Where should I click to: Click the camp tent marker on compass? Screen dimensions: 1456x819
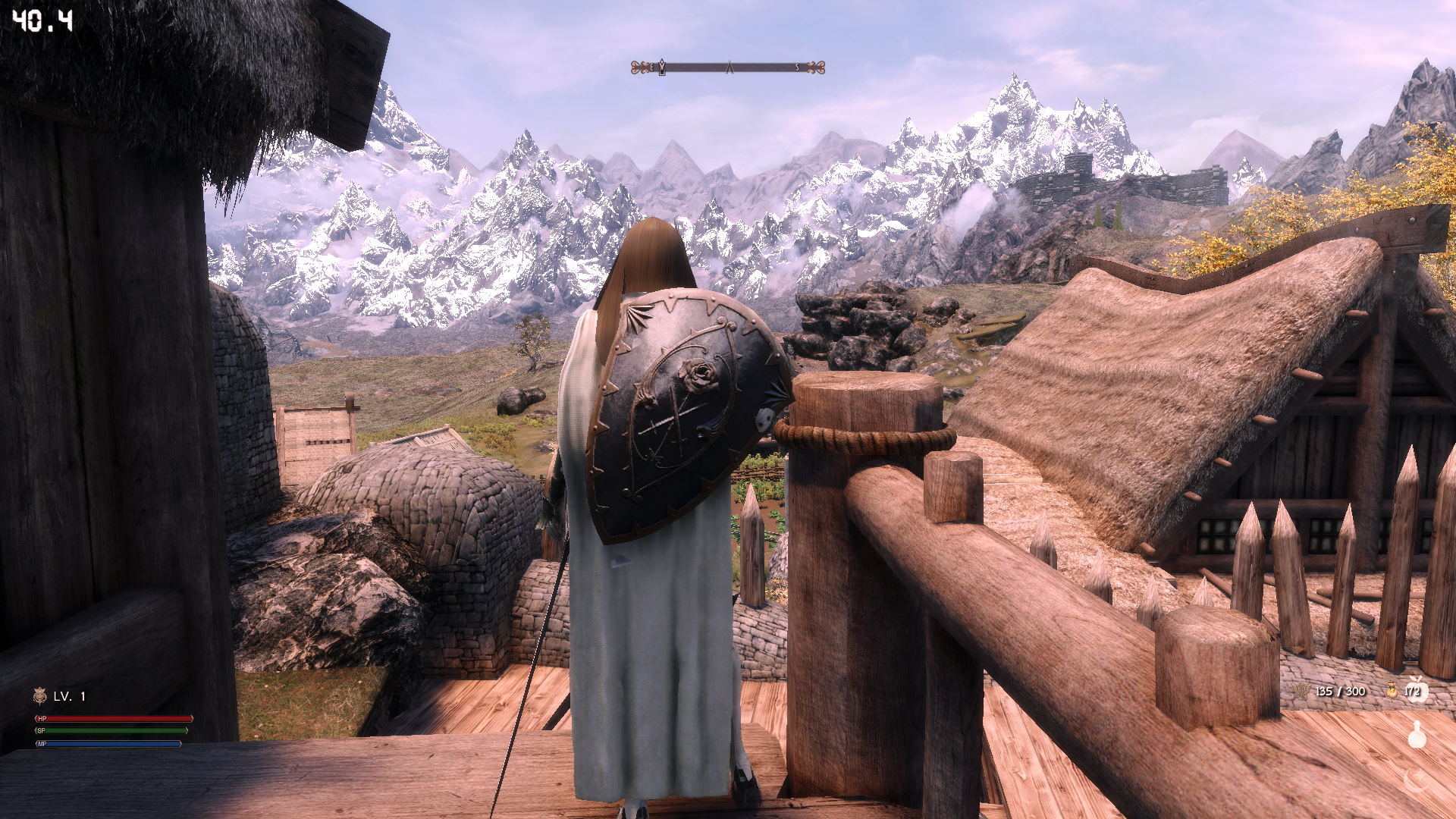tap(730, 67)
